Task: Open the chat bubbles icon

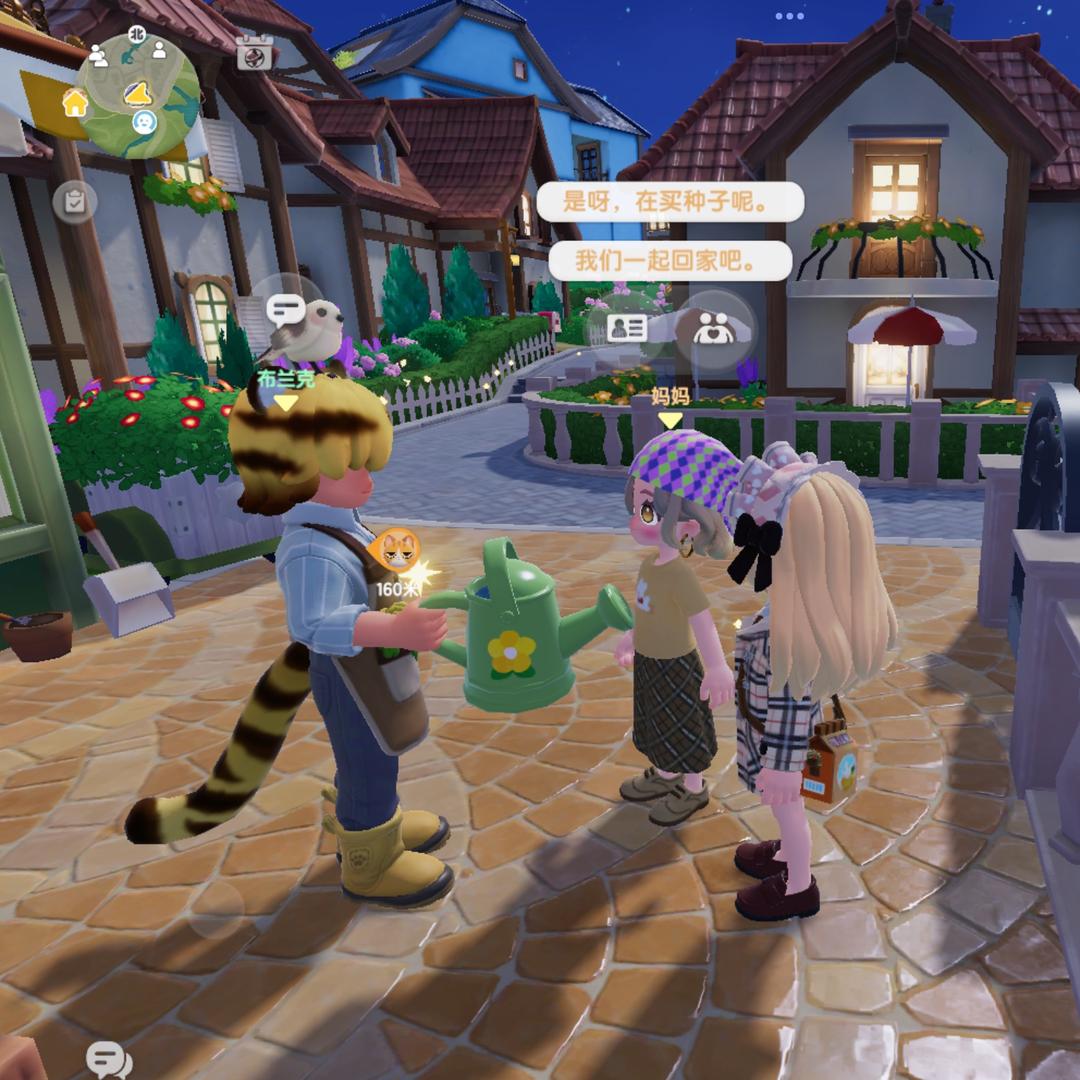Action: pos(108,1059)
